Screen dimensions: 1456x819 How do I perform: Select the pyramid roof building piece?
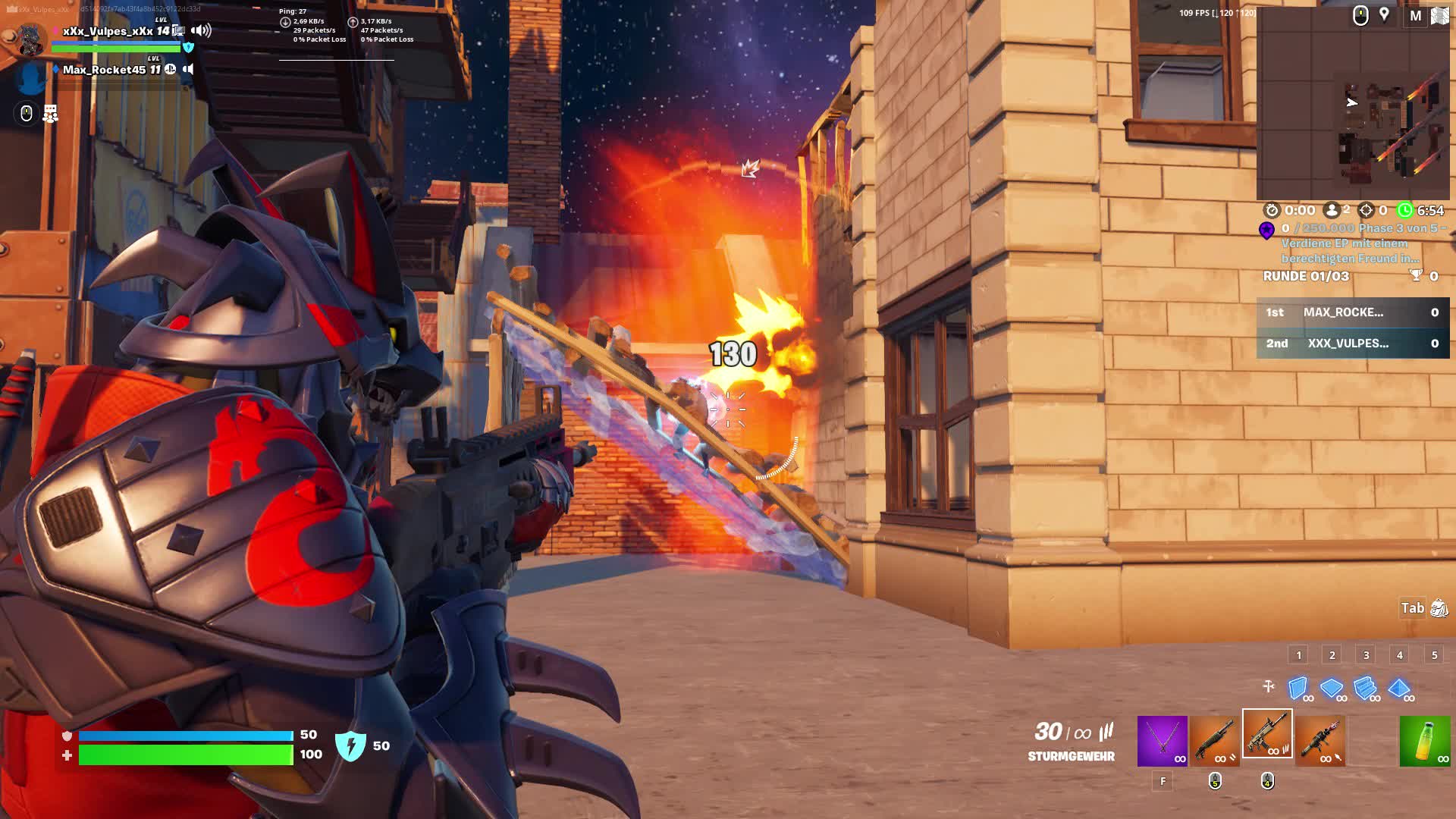(1399, 688)
